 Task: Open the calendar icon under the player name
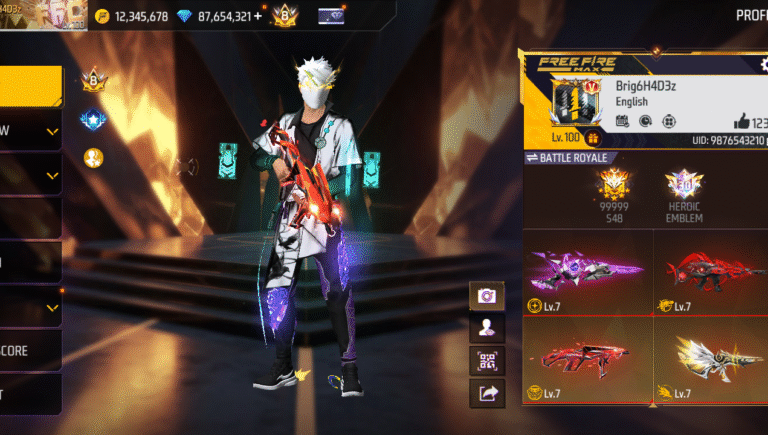[622, 121]
